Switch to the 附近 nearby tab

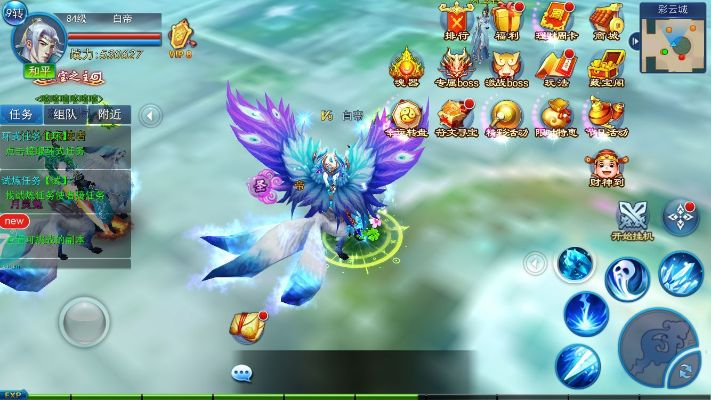[109, 114]
